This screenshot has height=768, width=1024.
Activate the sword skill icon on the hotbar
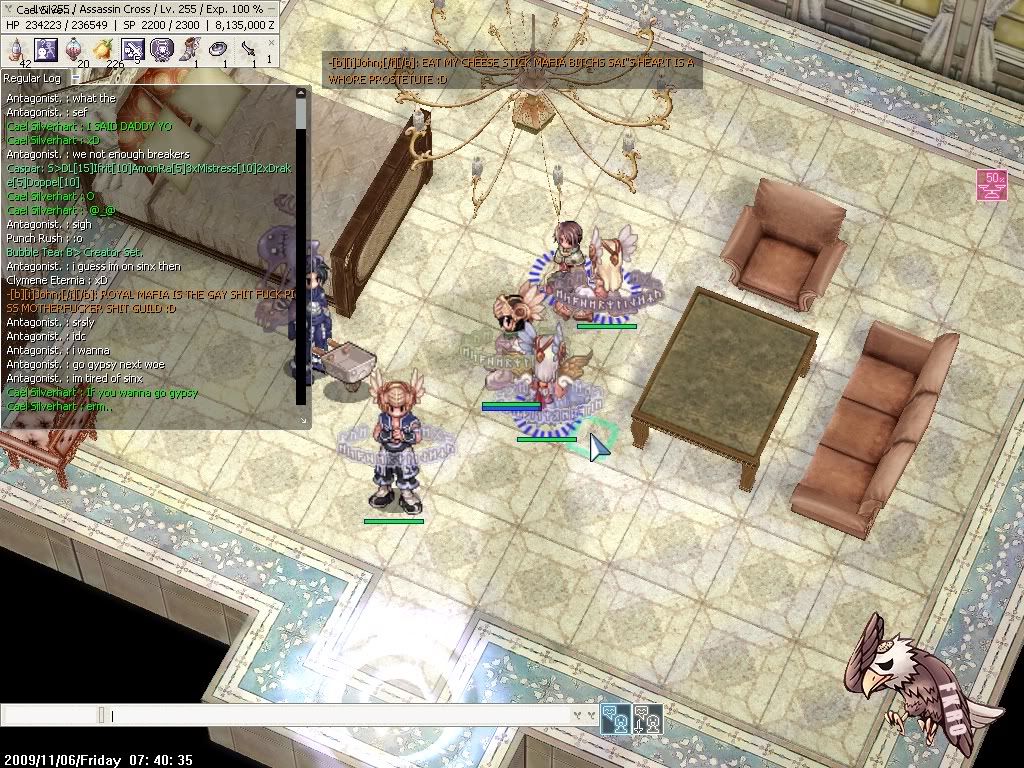[x=132, y=49]
